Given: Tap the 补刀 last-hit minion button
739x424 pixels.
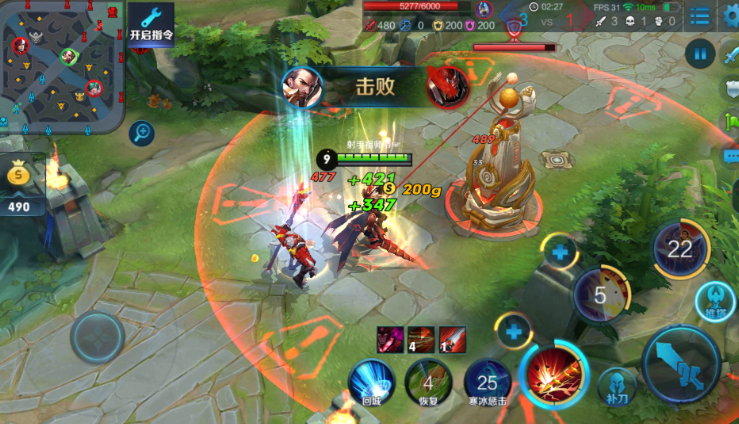Looking at the screenshot, I should point(616,386).
